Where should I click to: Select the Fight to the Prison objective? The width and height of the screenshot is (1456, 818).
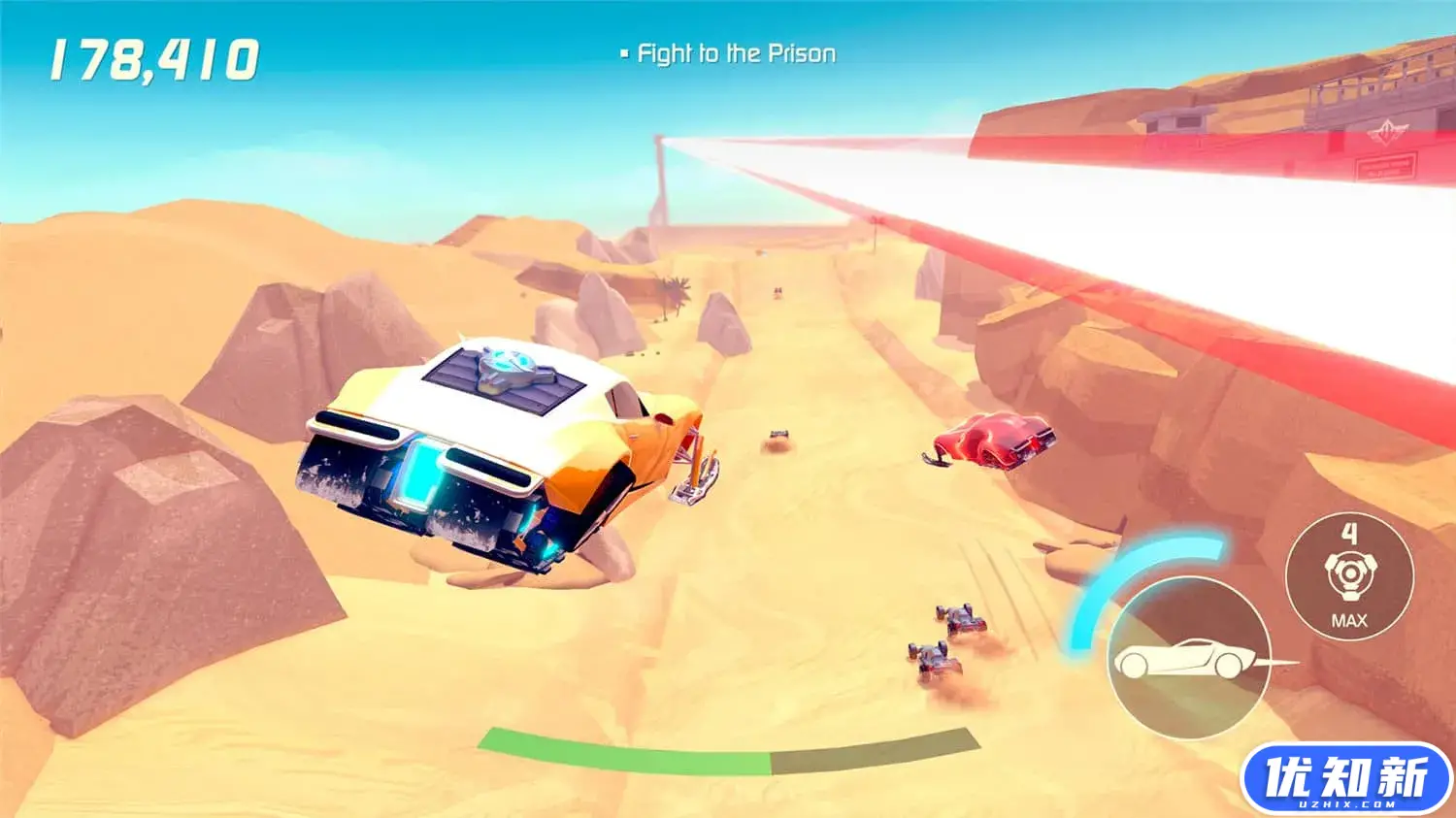point(735,54)
